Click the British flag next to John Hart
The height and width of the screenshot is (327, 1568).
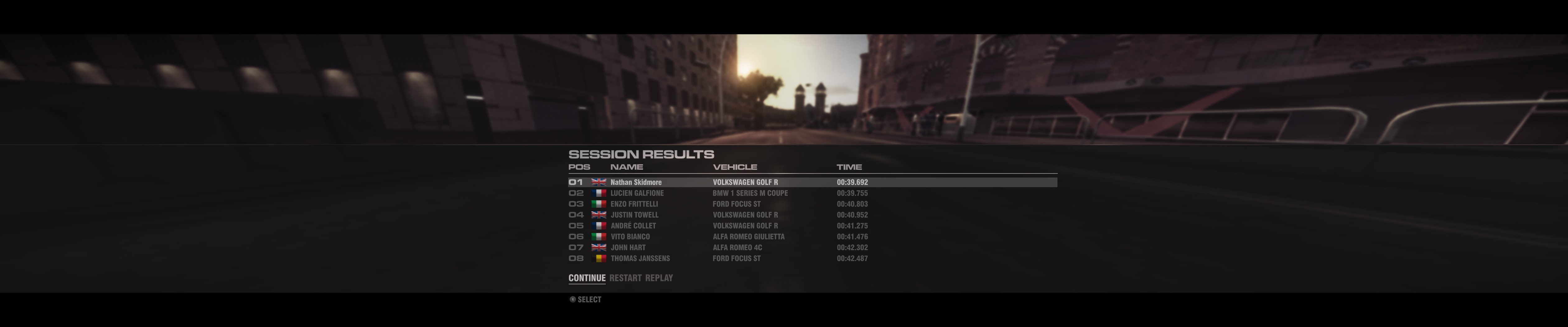coord(599,247)
